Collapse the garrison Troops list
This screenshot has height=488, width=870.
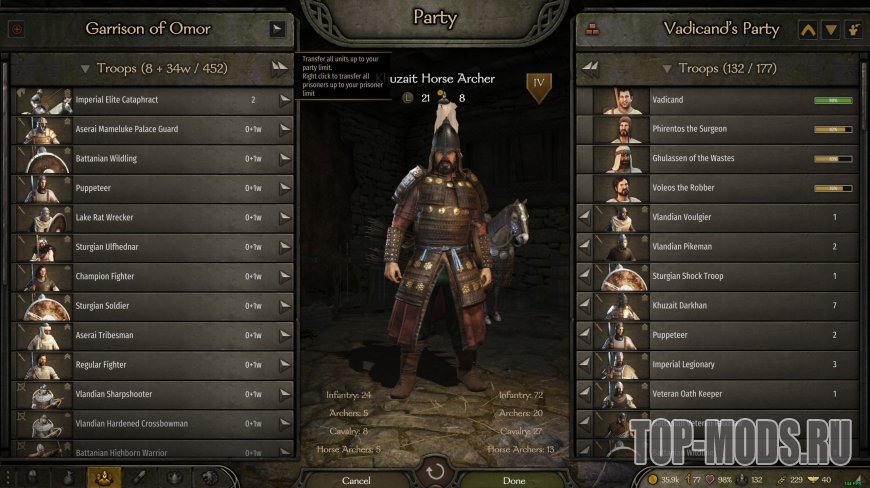tap(85, 69)
